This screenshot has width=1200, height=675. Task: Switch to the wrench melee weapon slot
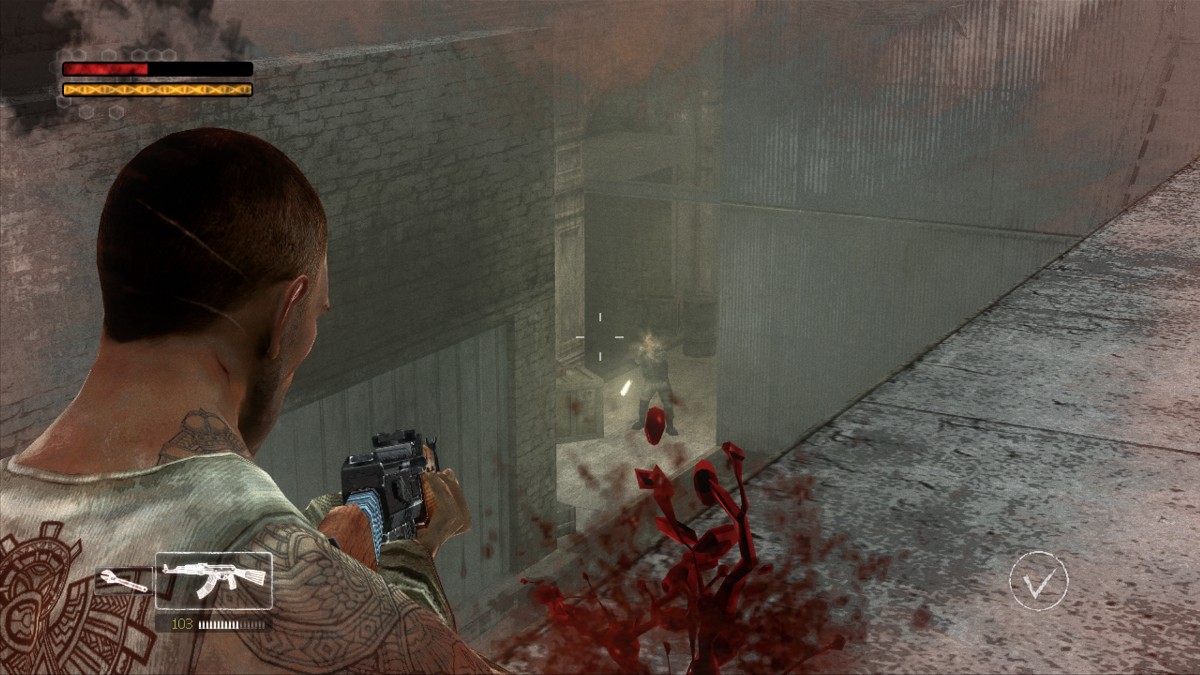pyautogui.click(x=123, y=581)
